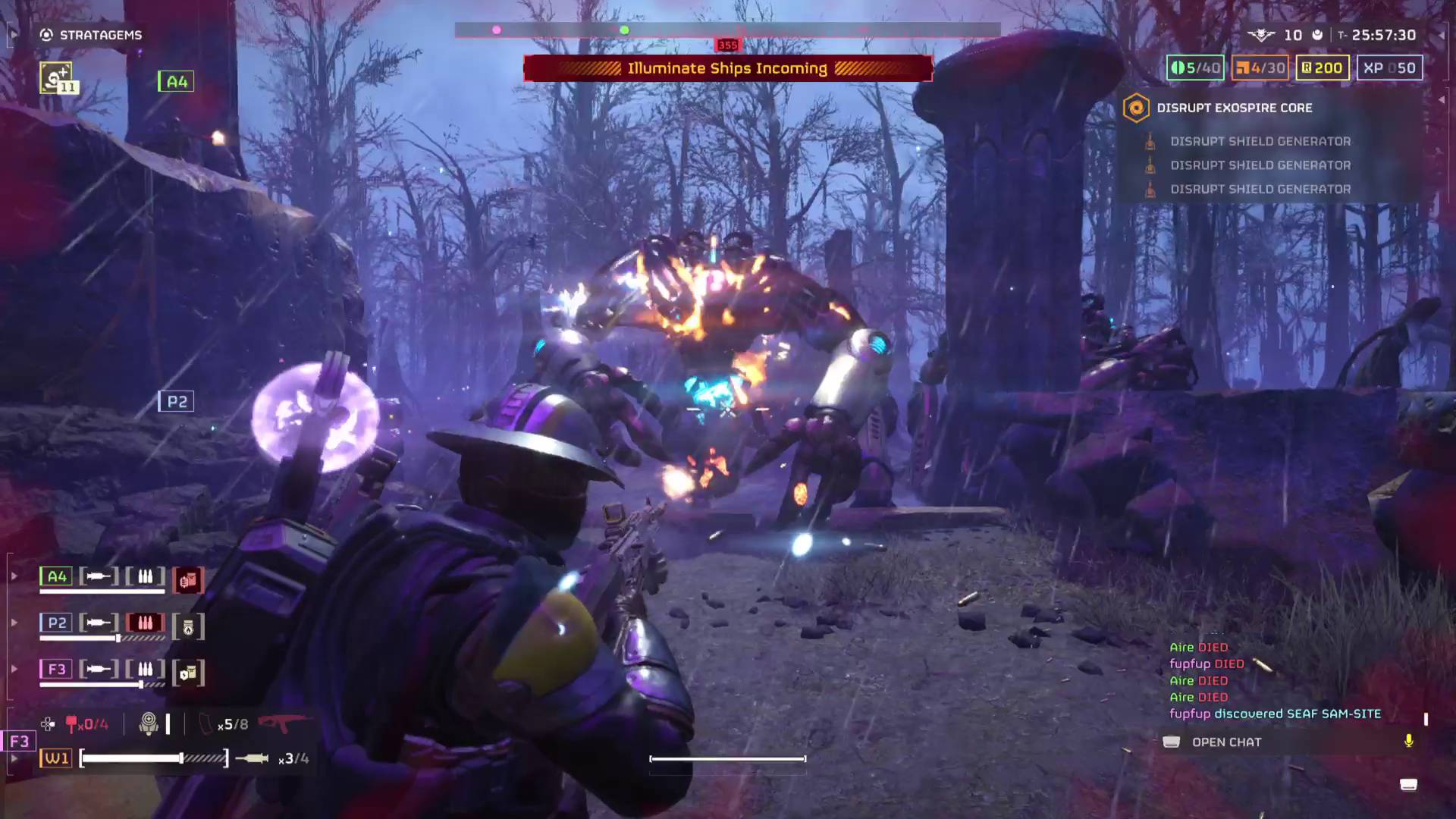Viewport: 1456px width, 819px height.
Task: Toggle player A4's red supply backpack slot
Action: click(190, 579)
